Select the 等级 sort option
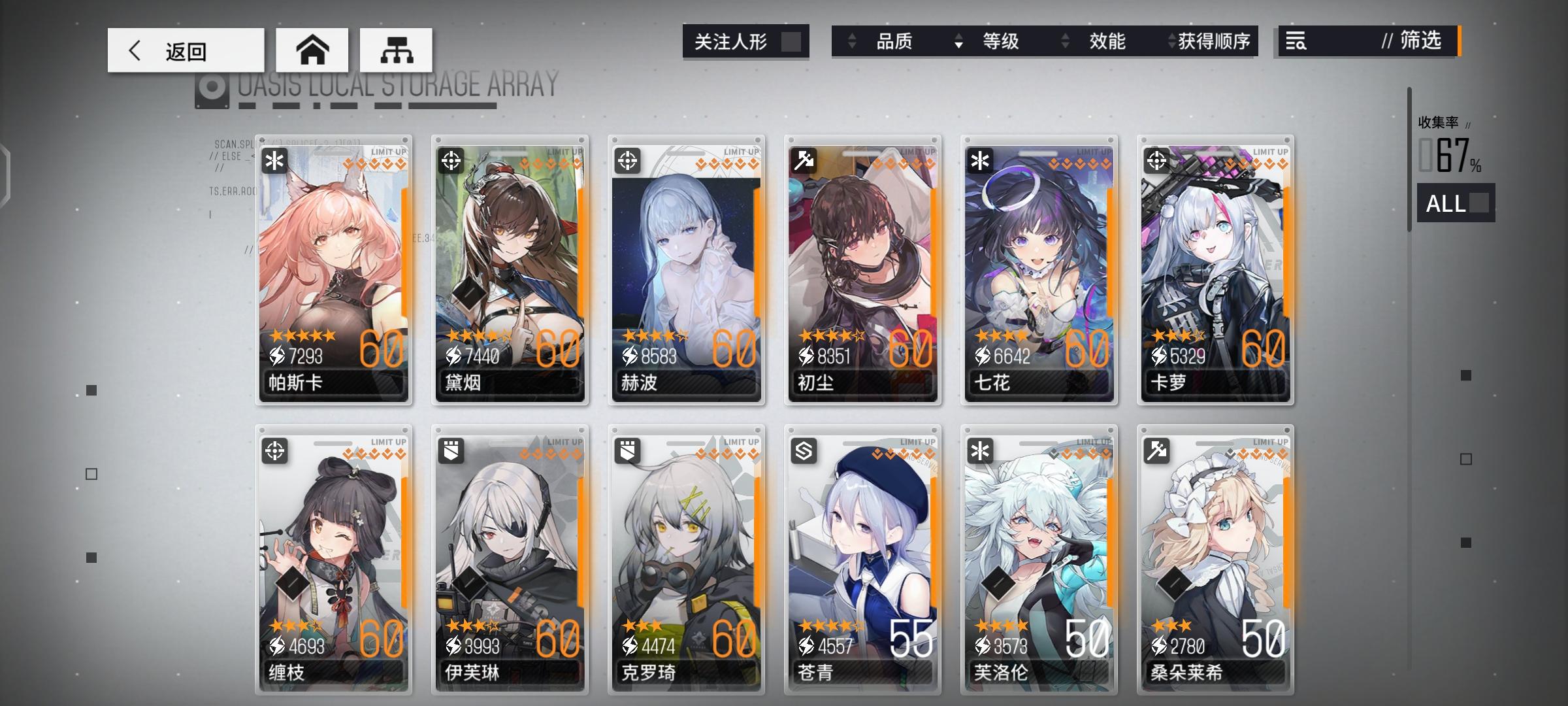This screenshot has height=706, width=1568. click(x=1000, y=41)
